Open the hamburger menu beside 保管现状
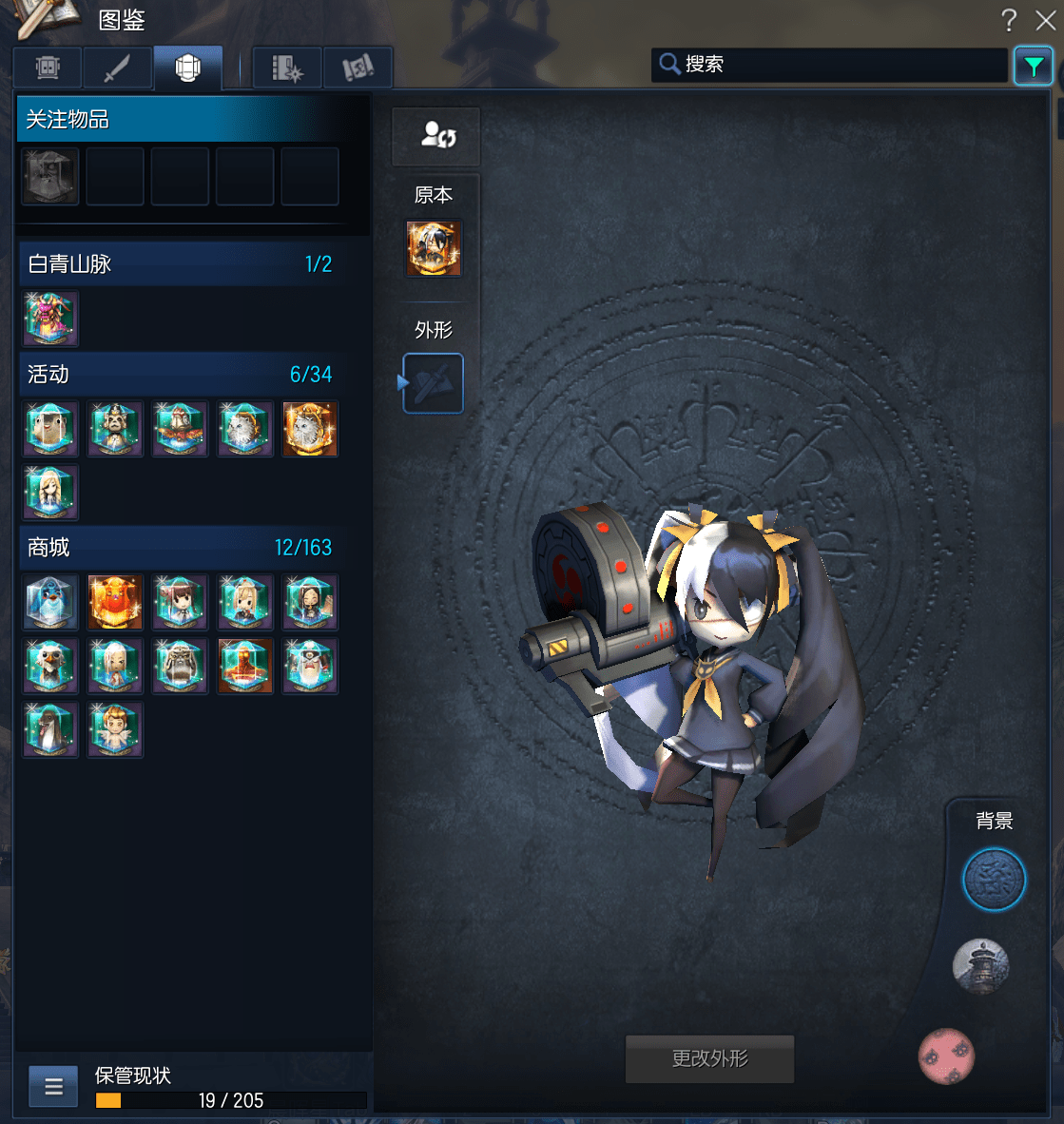The width and height of the screenshot is (1064, 1124). [x=53, y=1086]
